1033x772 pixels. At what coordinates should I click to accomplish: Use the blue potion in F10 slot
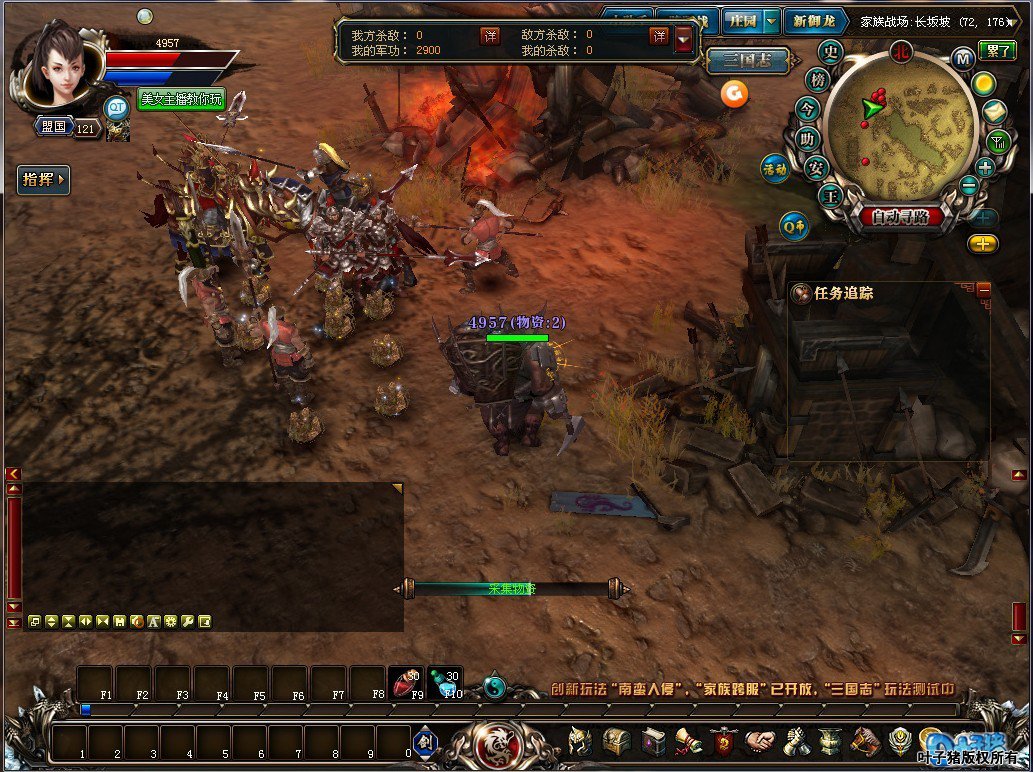(x=445, y=682)
